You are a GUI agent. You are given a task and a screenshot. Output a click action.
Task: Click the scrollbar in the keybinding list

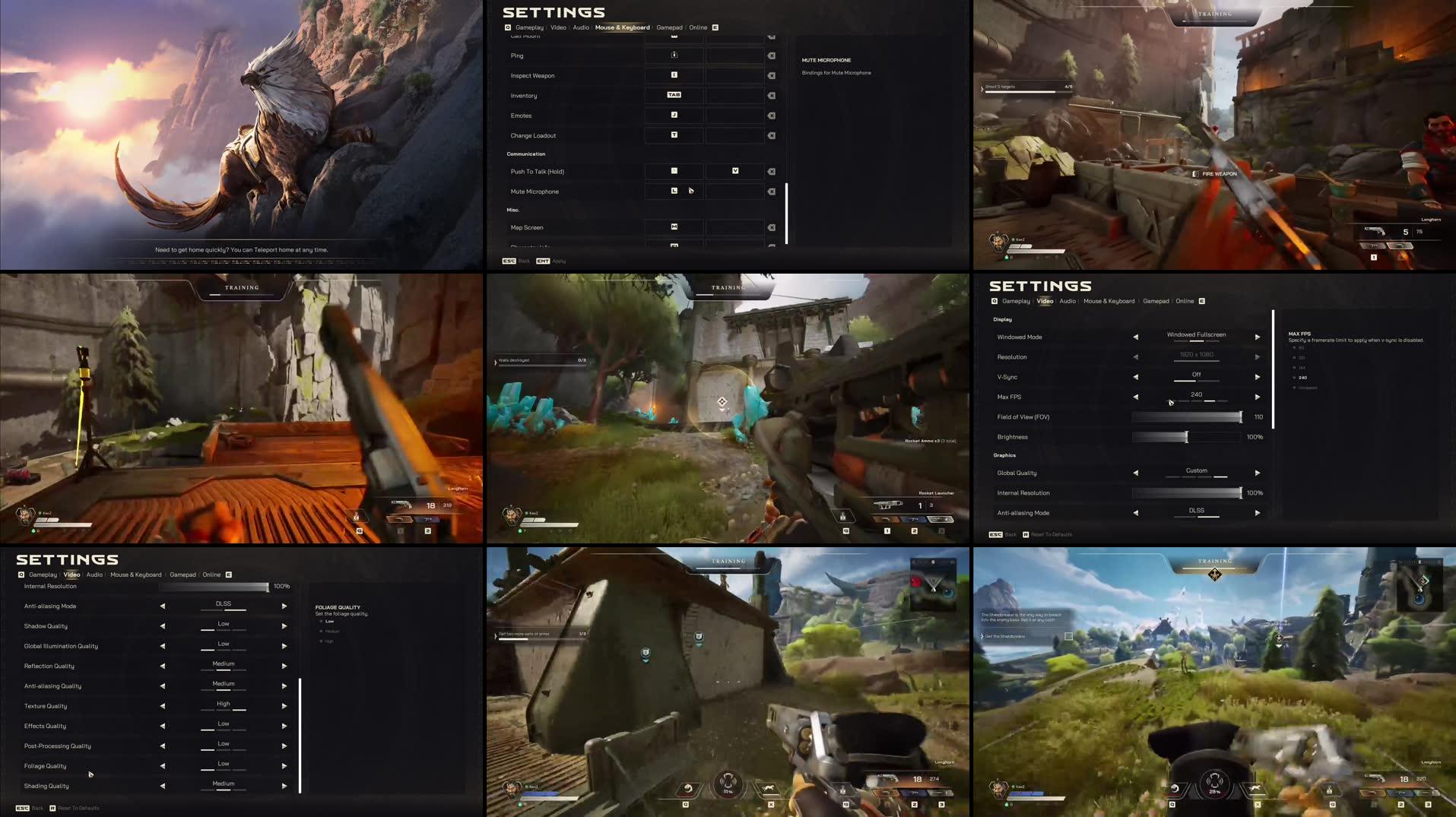pos(788,213)
